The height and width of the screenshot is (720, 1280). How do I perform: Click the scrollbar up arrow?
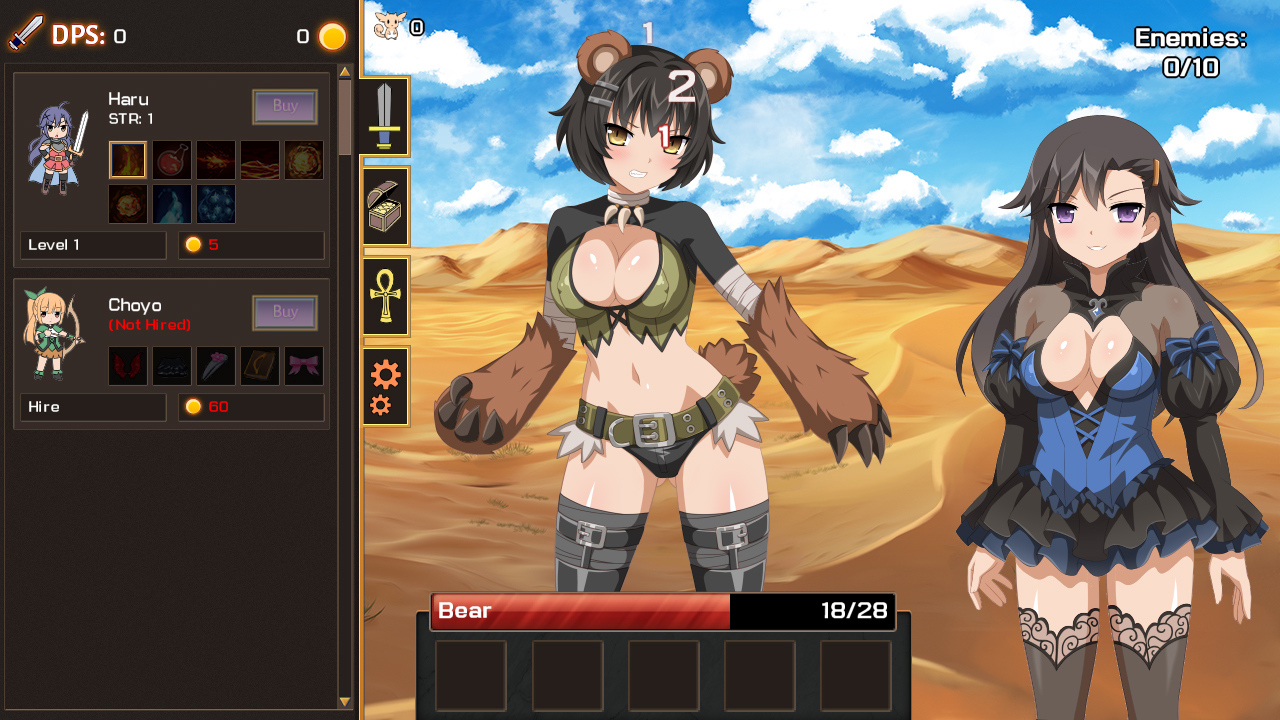pos(344,70)
